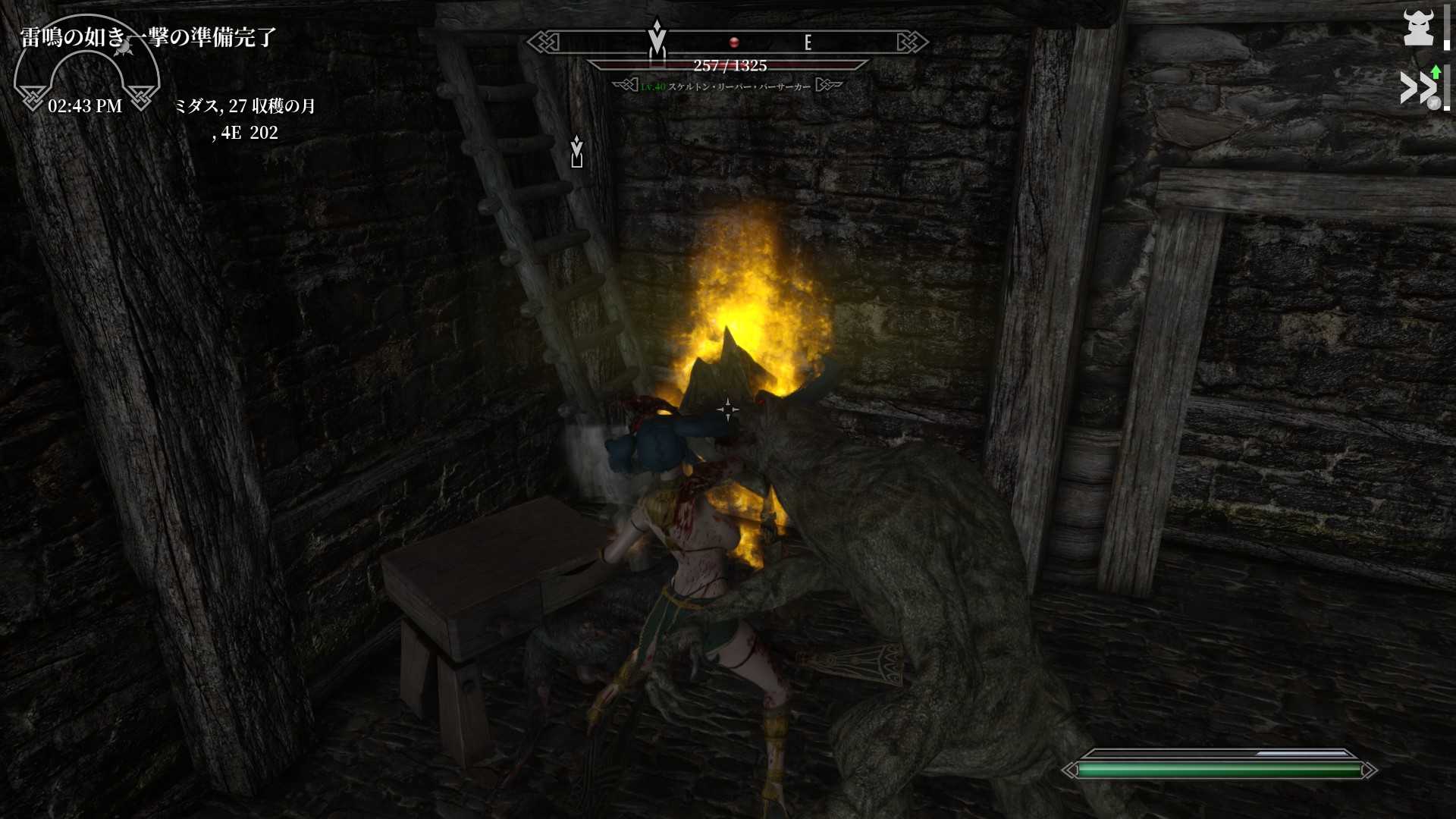Select the double-arrow speed buff icon
The image size is (1456, 819).
coord(1418,88)
